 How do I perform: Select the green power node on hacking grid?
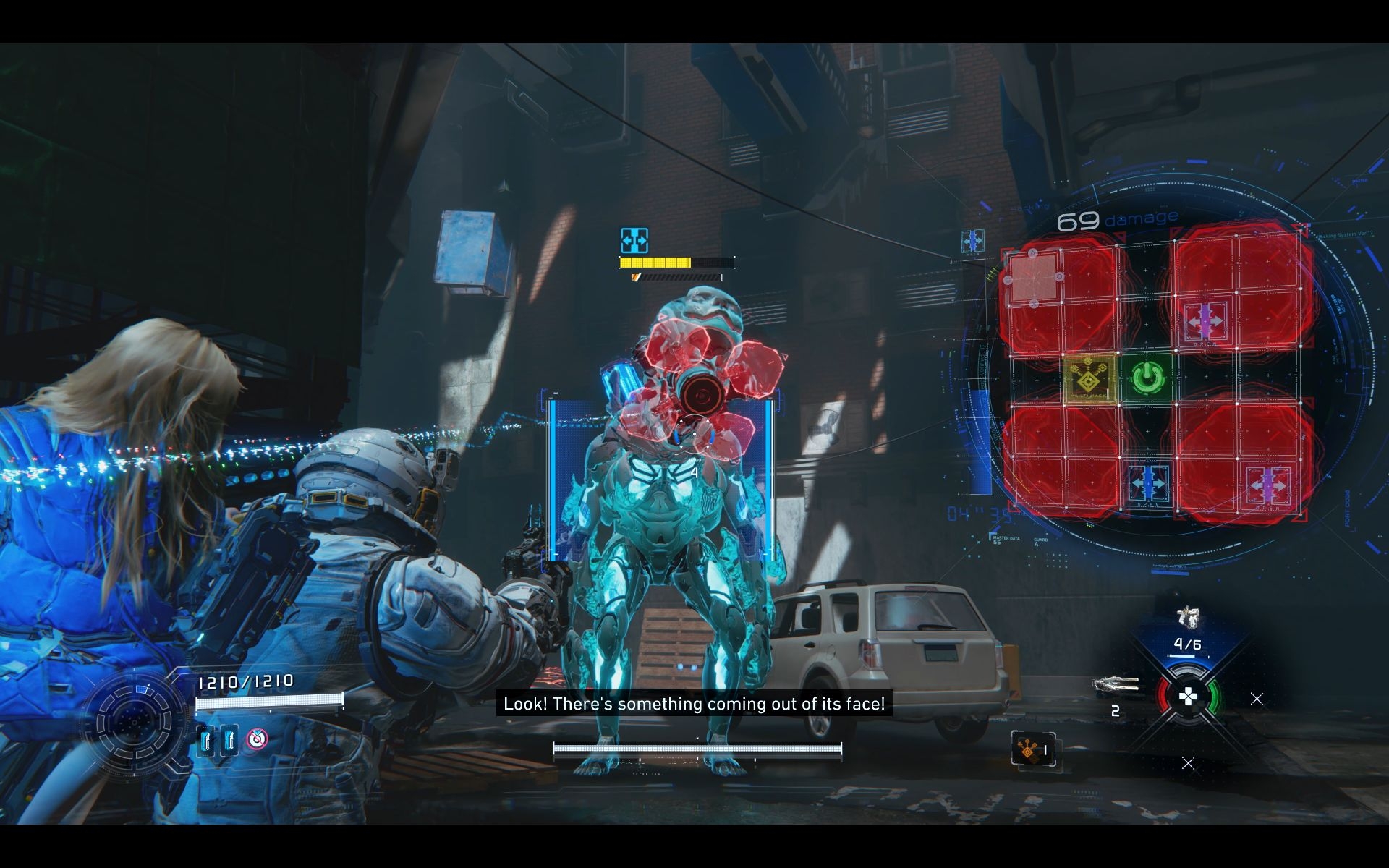click(1145, 378)
